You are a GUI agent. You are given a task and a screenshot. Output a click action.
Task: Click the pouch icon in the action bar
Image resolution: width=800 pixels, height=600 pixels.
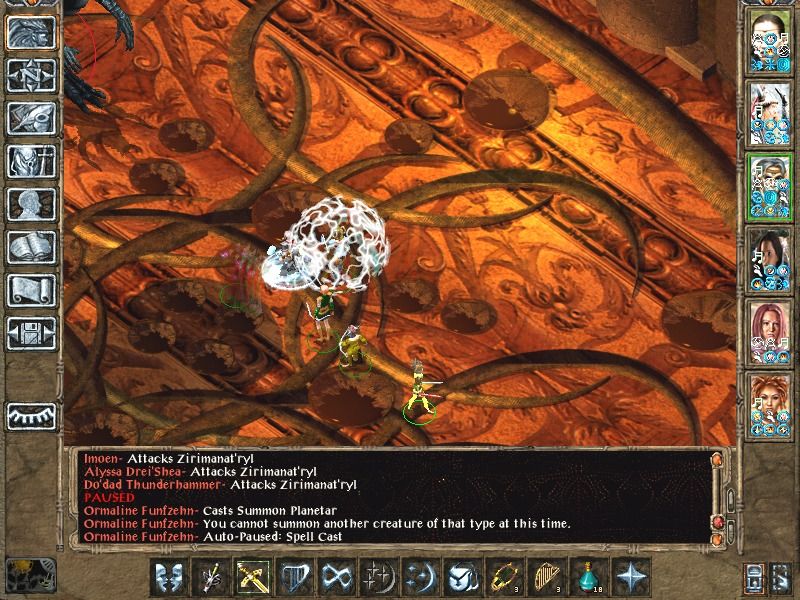pyautogui.click(x=461, y=577)
